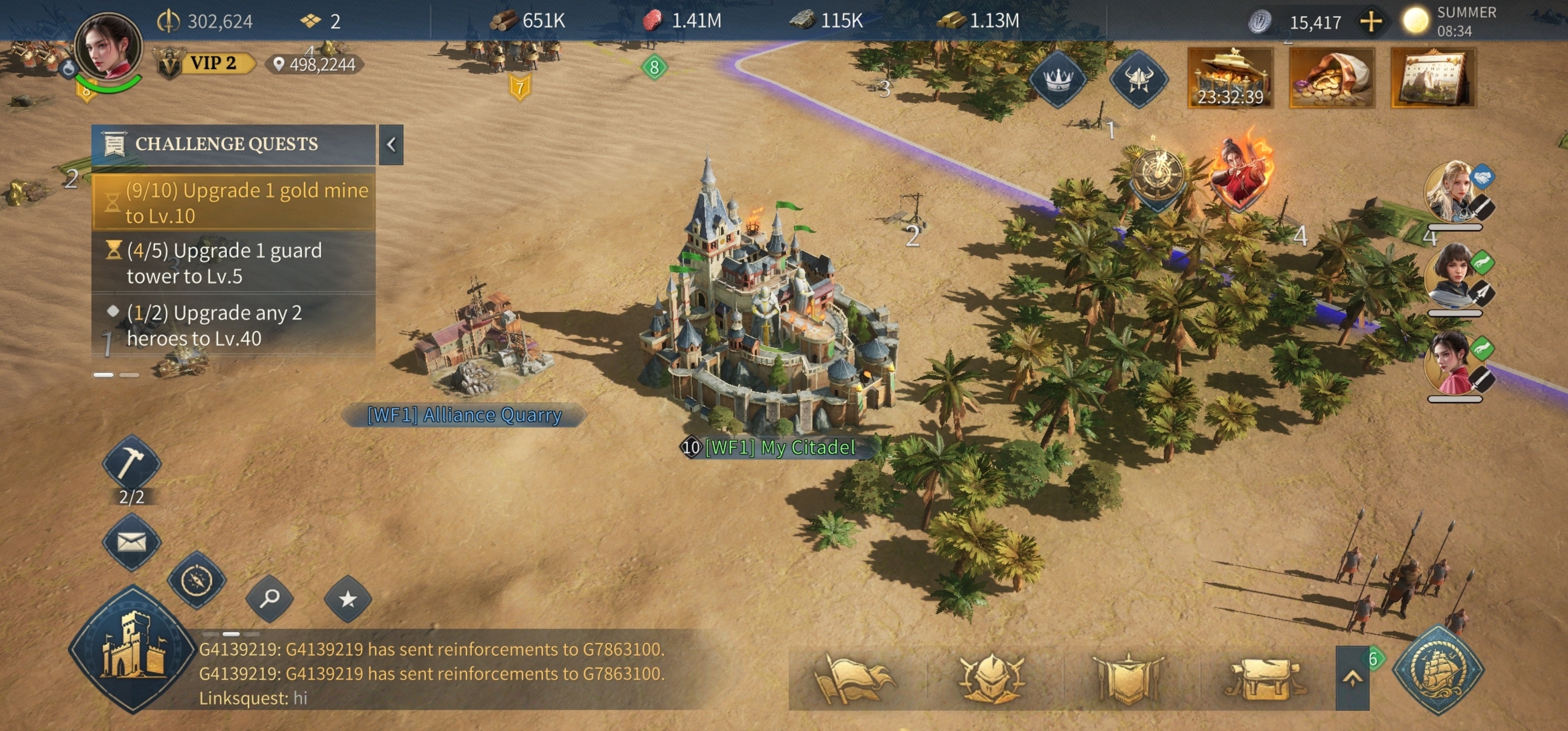
Task: Open the crown icon menu
Action: (x=1058, y=79)
